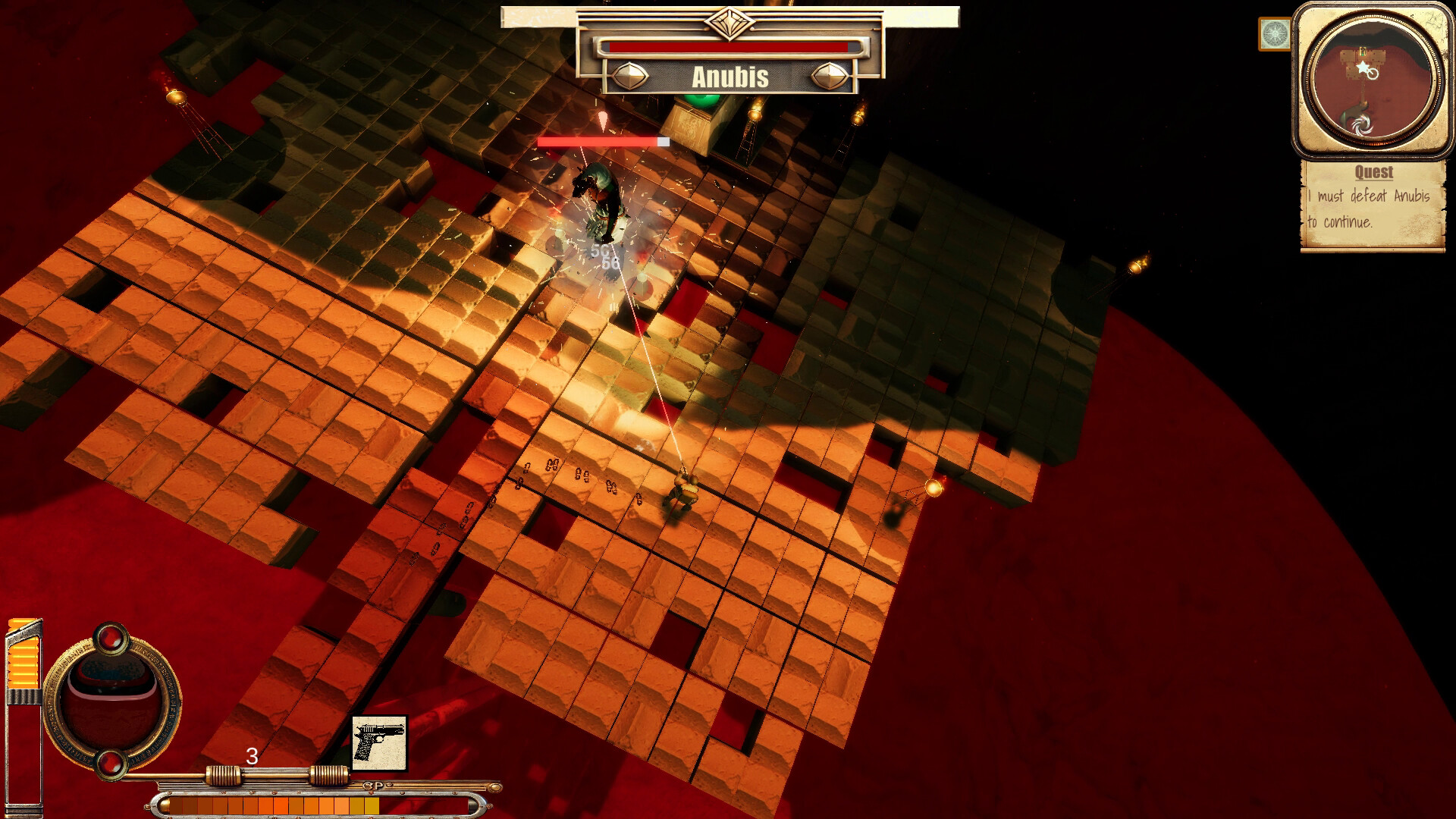This screenshot has width=1456, height=819.
Task: Select the pistol weapon slot icon
Action: point(378,743)
